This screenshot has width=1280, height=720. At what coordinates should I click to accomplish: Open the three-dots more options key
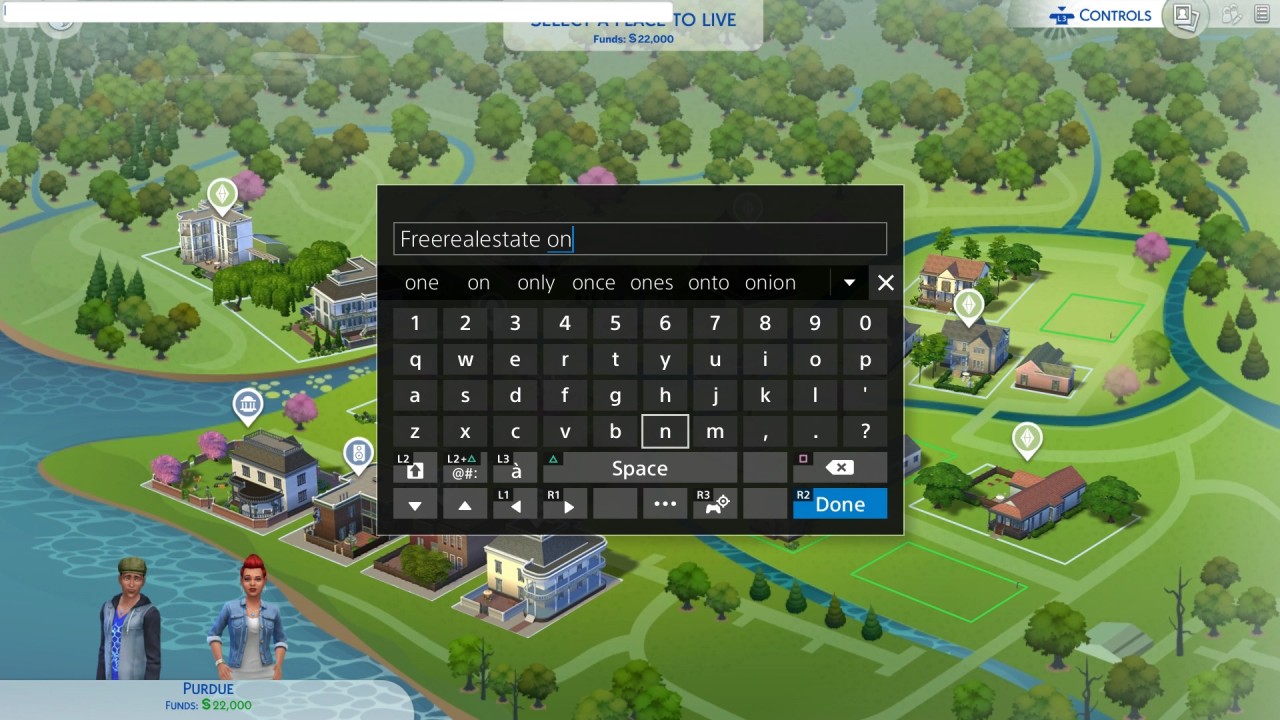pyautogui.click(x=665, y=504)
